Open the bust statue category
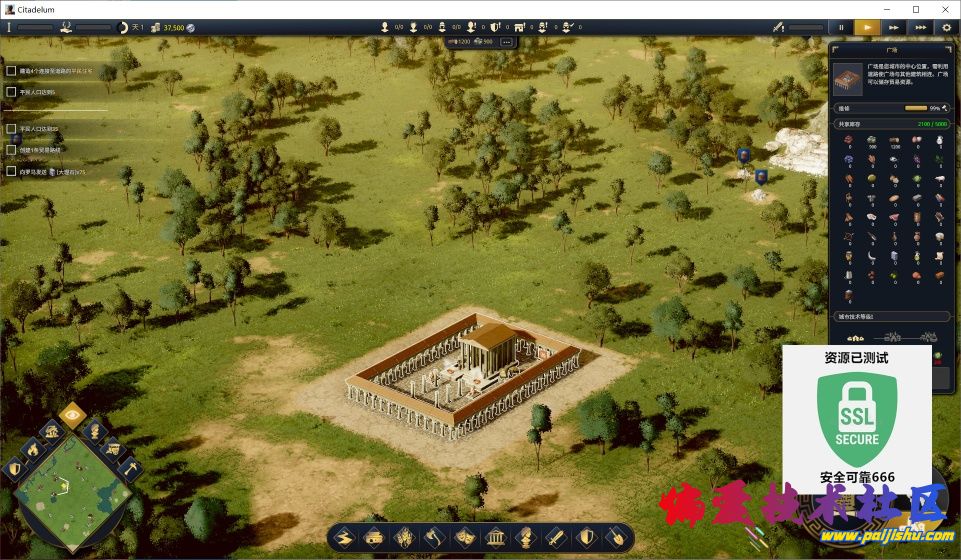The height and width of the screenshot is (560, 961). click(525, 537)
